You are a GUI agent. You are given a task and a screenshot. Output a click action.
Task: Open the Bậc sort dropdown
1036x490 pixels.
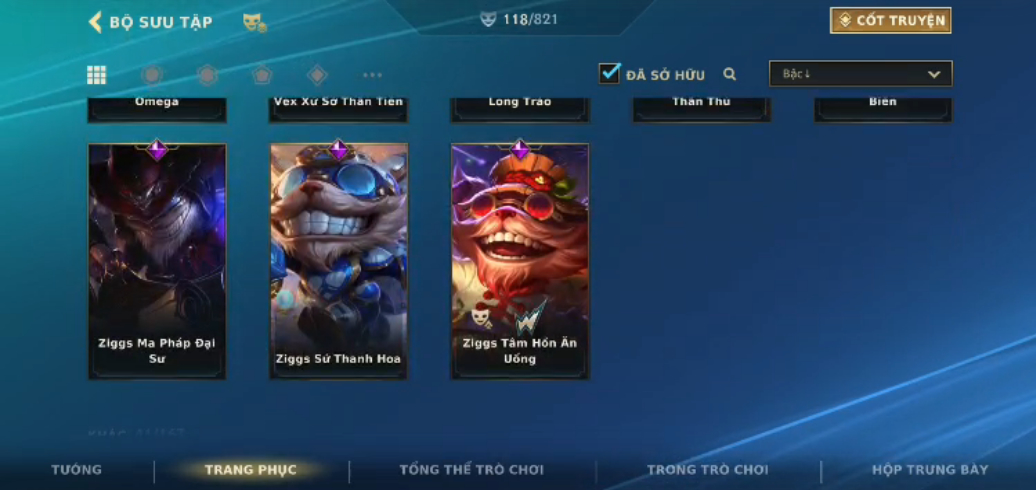(x=860, y=74)
